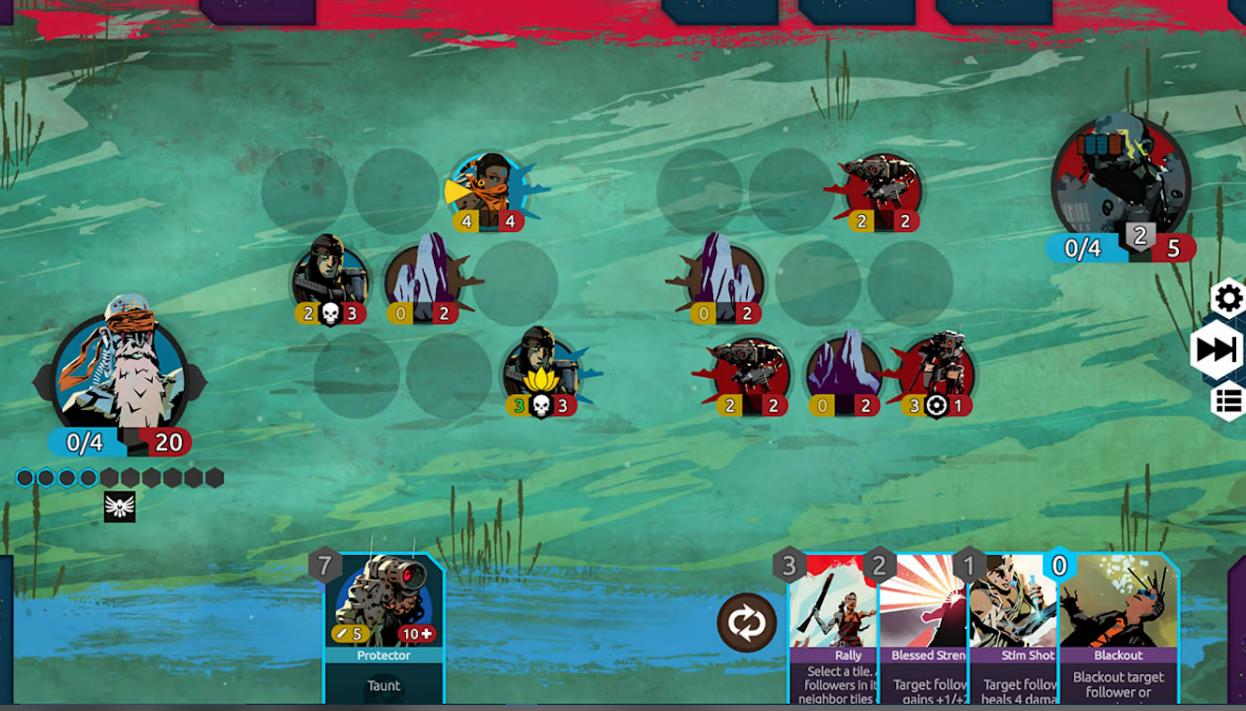Click the circular card redraw button
Viewport: 1246px width, 711px height.
tap(746, 623)
